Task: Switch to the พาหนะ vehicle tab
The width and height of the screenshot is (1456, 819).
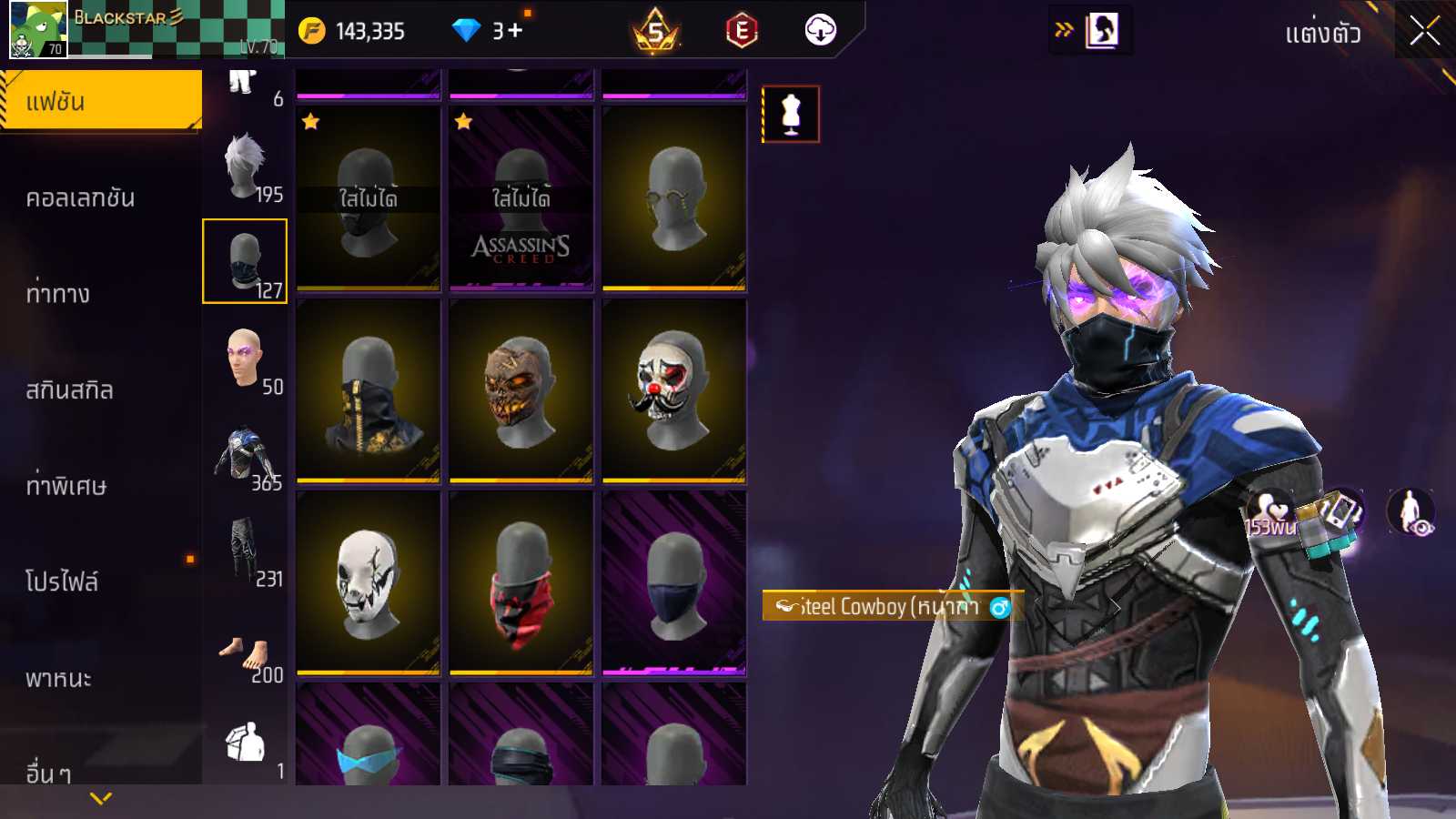Action: (x=59, y=678)
